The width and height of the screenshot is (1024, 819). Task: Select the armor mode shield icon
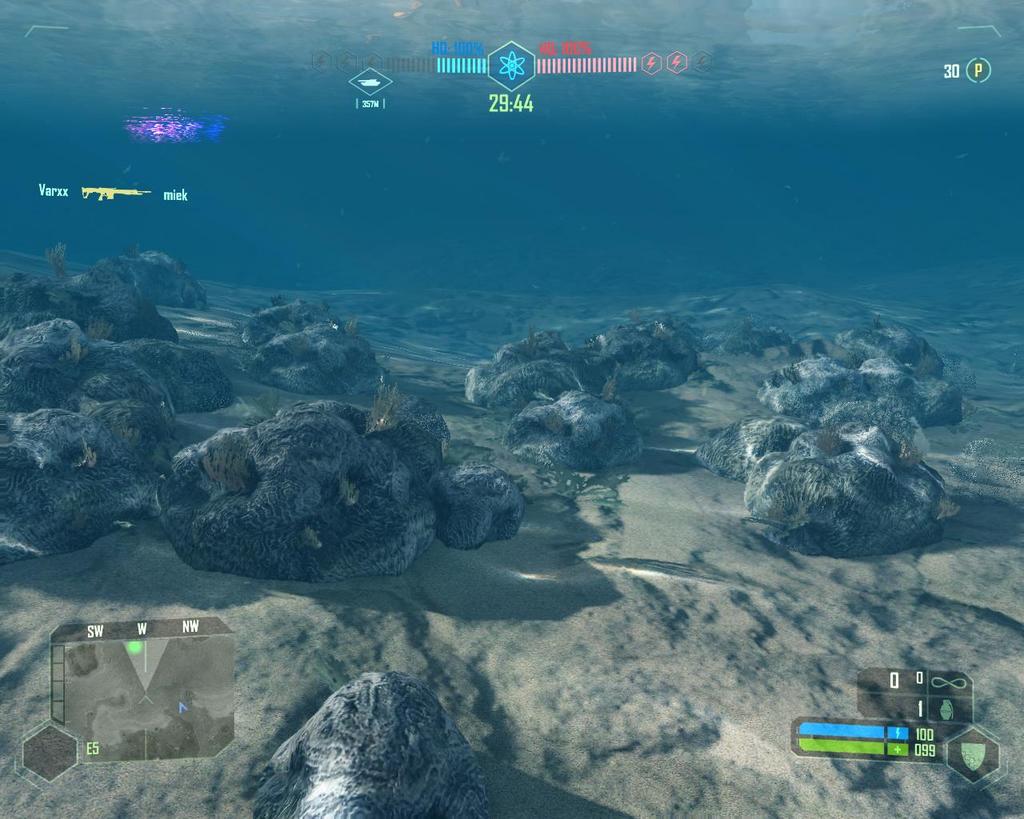tap(972, 754)
